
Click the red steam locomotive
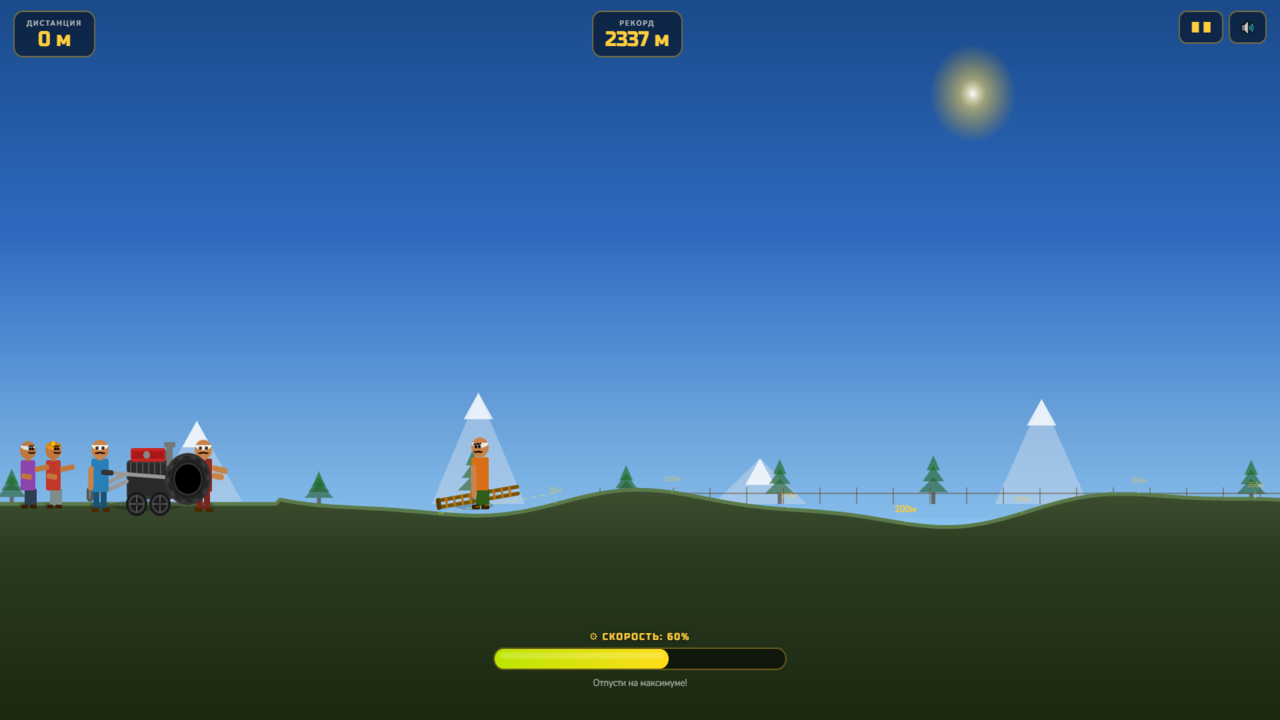(148, 458)
